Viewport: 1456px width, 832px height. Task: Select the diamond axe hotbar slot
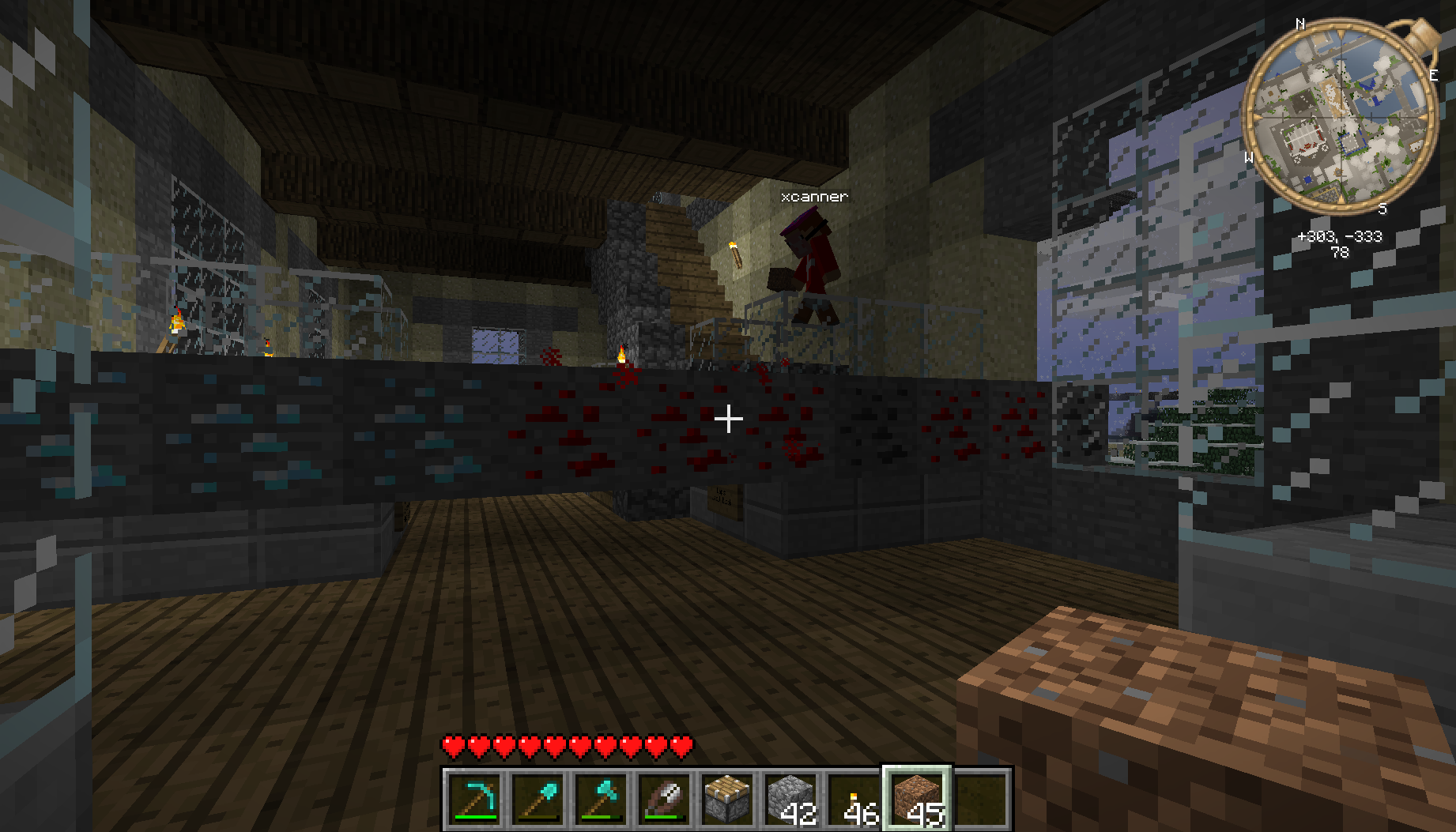coord(601,799)
